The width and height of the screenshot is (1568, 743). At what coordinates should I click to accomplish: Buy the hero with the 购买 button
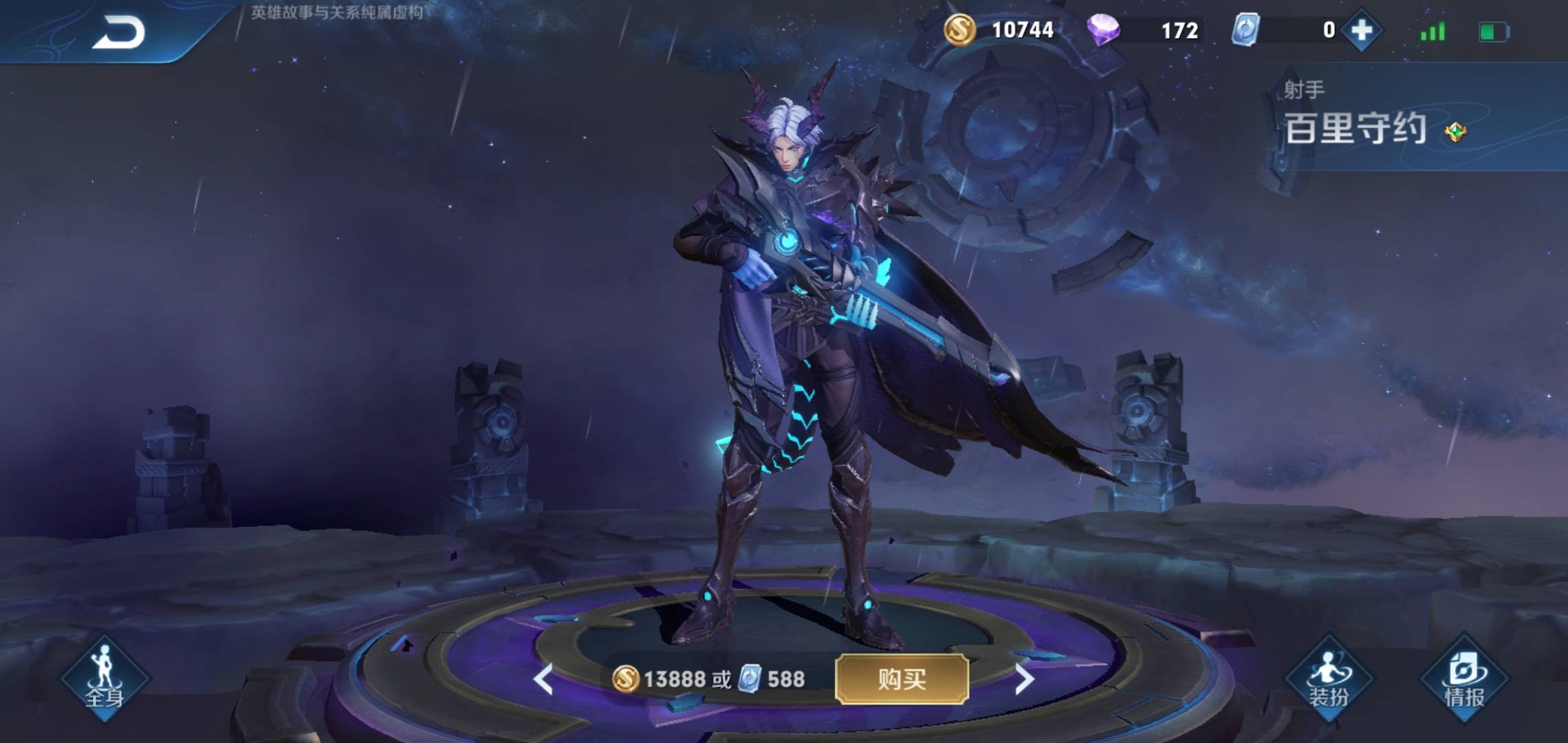(902, 679)
